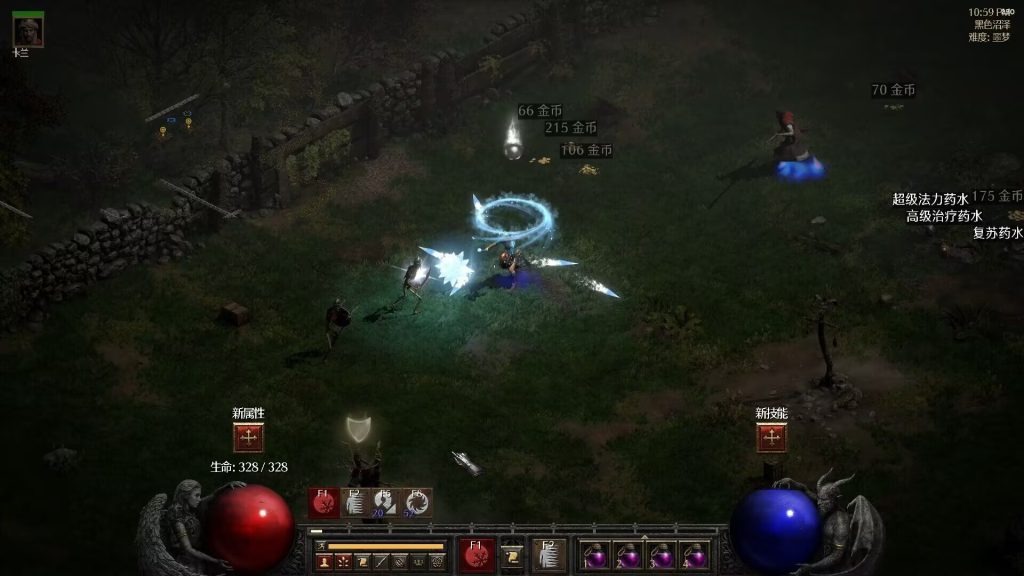Open the character screen from the mini panel

click(x=324, y=563)
